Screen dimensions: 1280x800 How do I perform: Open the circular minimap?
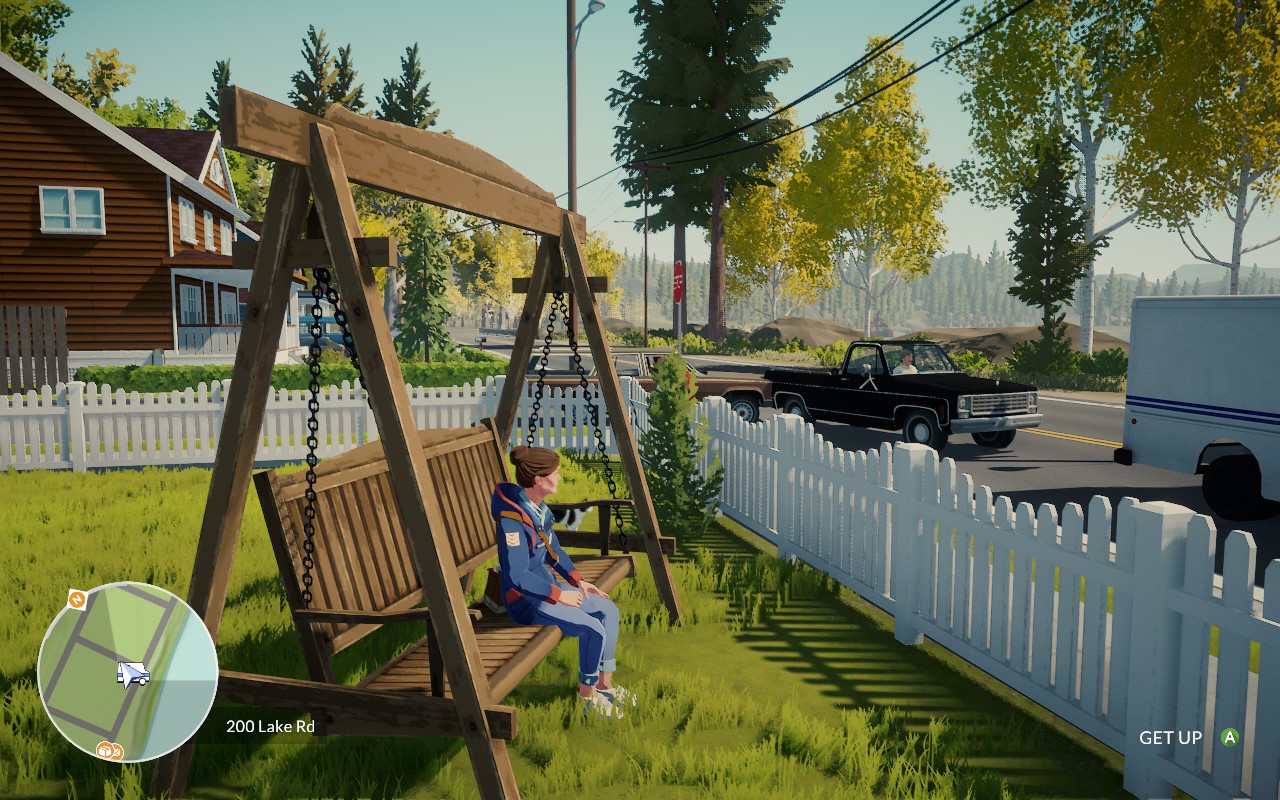point(127,671)
